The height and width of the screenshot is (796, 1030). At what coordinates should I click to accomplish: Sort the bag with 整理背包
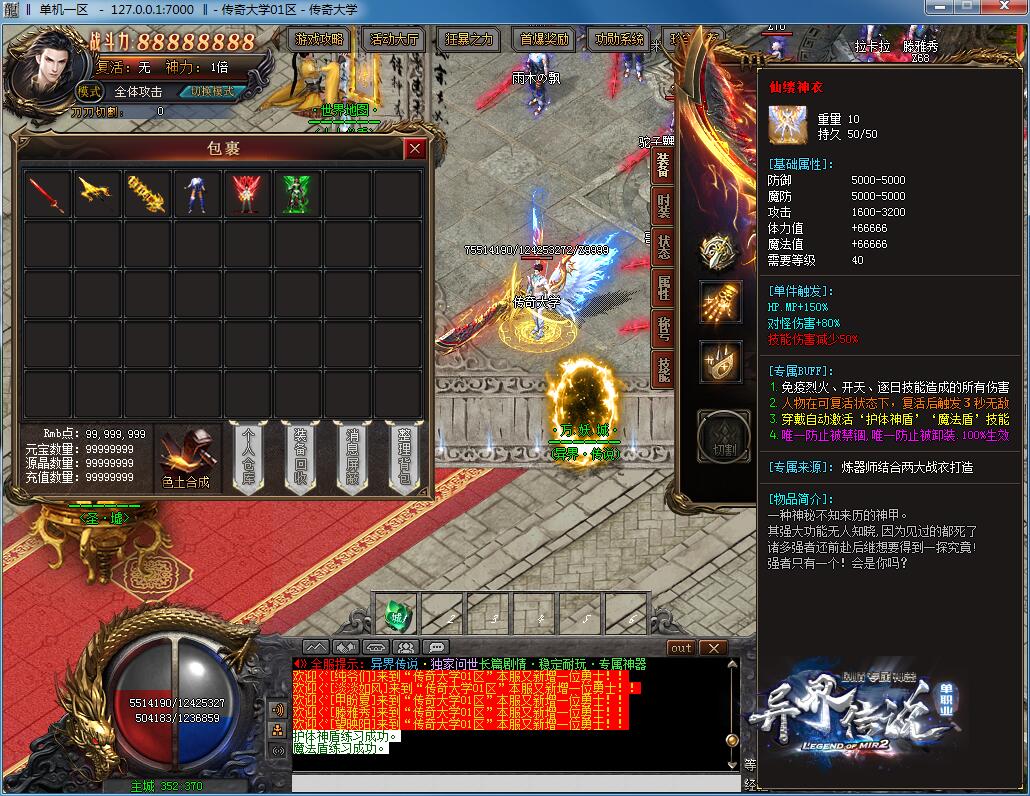tap(404, 457)
